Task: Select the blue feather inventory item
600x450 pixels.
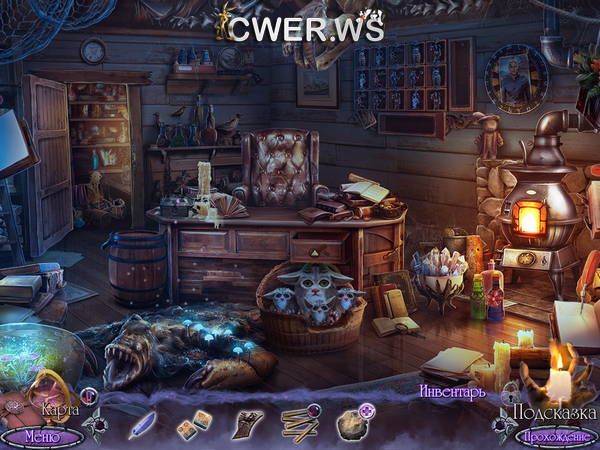Action: (x=142, y=425)
